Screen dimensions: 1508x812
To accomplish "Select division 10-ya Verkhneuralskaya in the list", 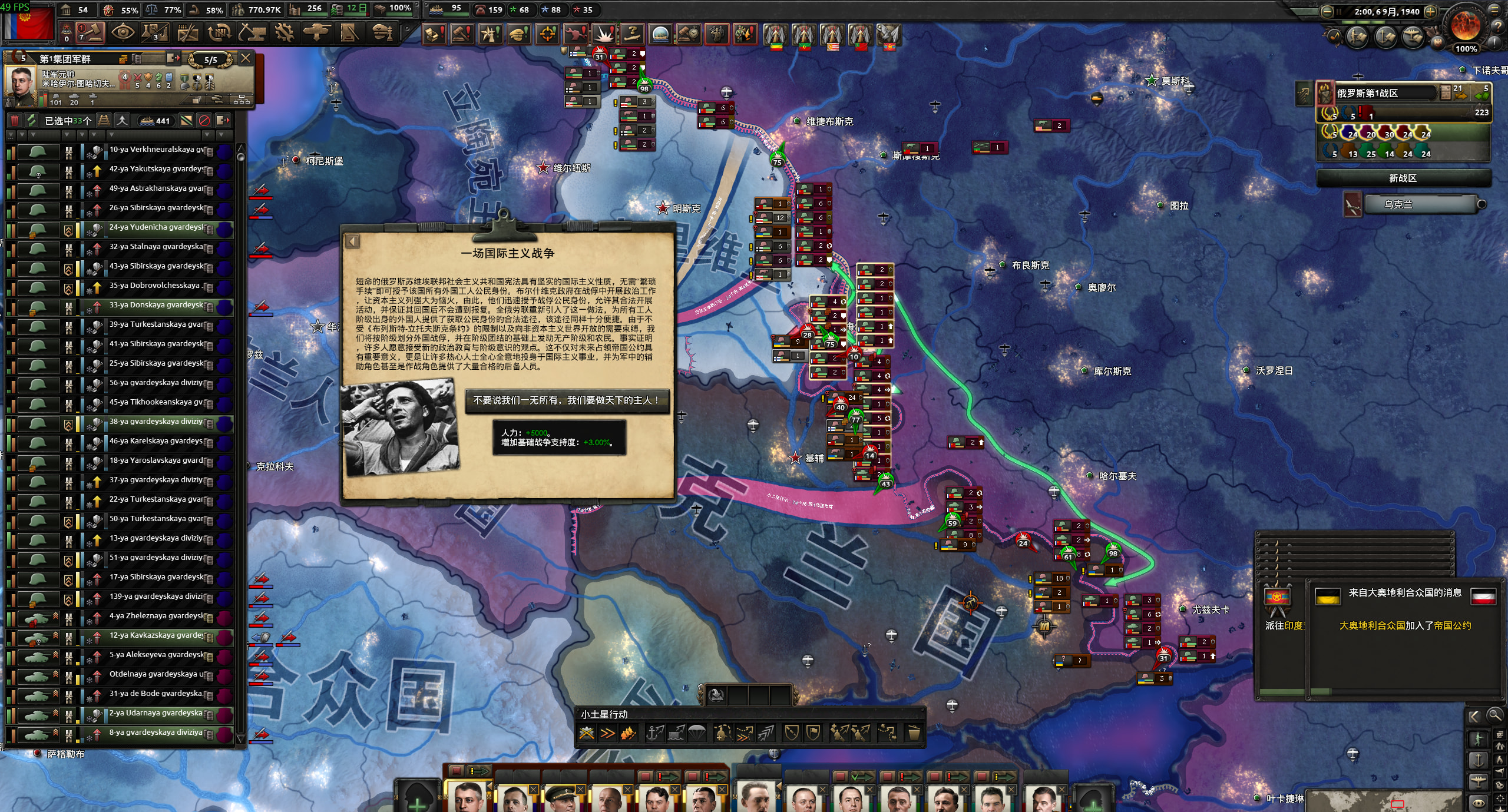I will click(x=156, y=150).
